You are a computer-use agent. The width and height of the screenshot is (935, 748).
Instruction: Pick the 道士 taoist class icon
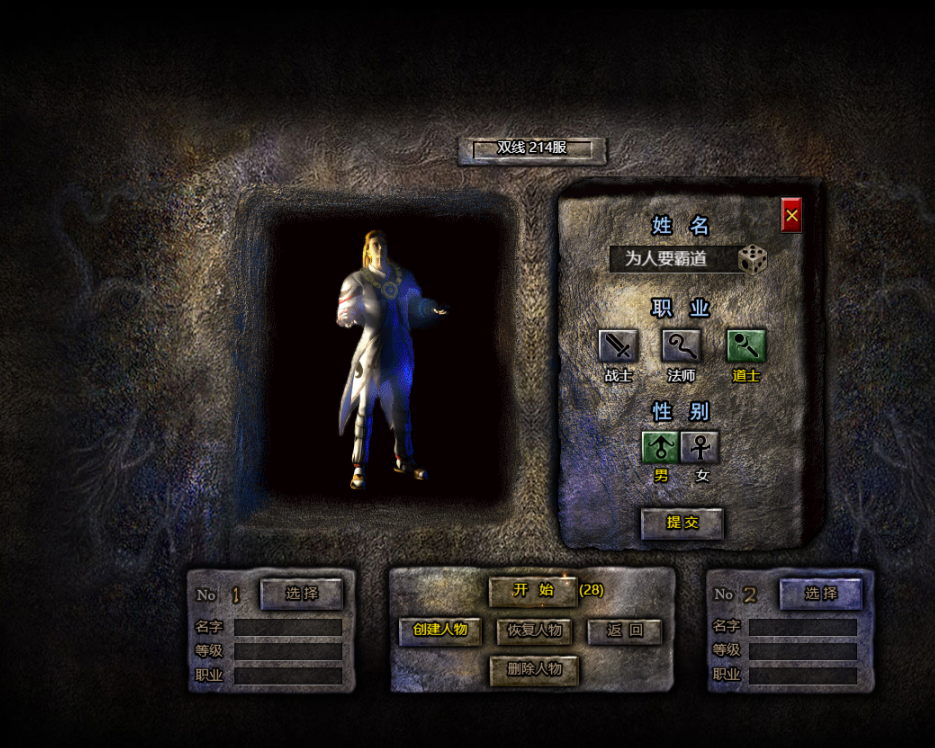pyautogui.click(x=746, y=346)
